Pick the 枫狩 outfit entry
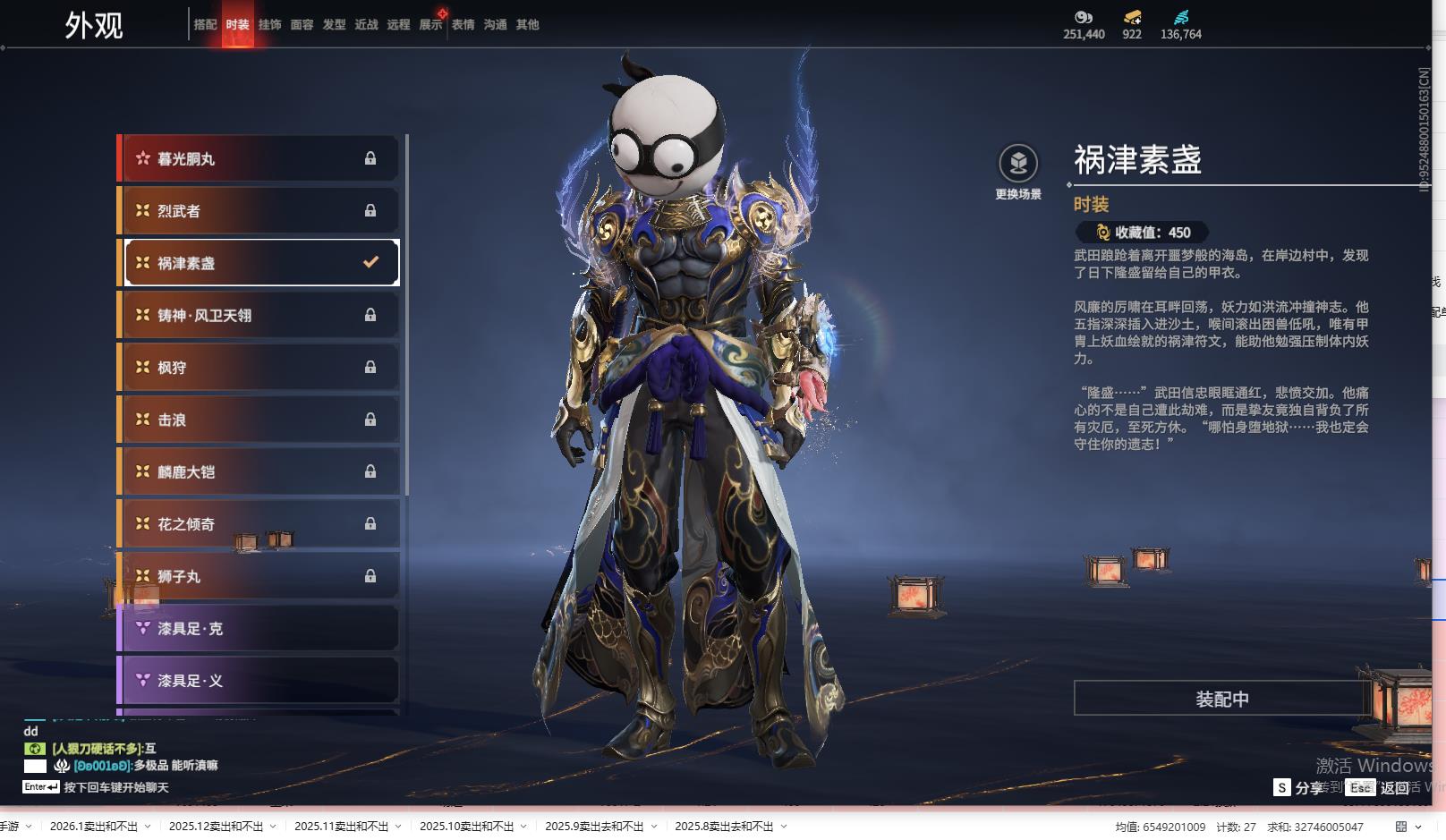Image resolution: width=1446 pixels, height=840 pixels. pos(258,368)
